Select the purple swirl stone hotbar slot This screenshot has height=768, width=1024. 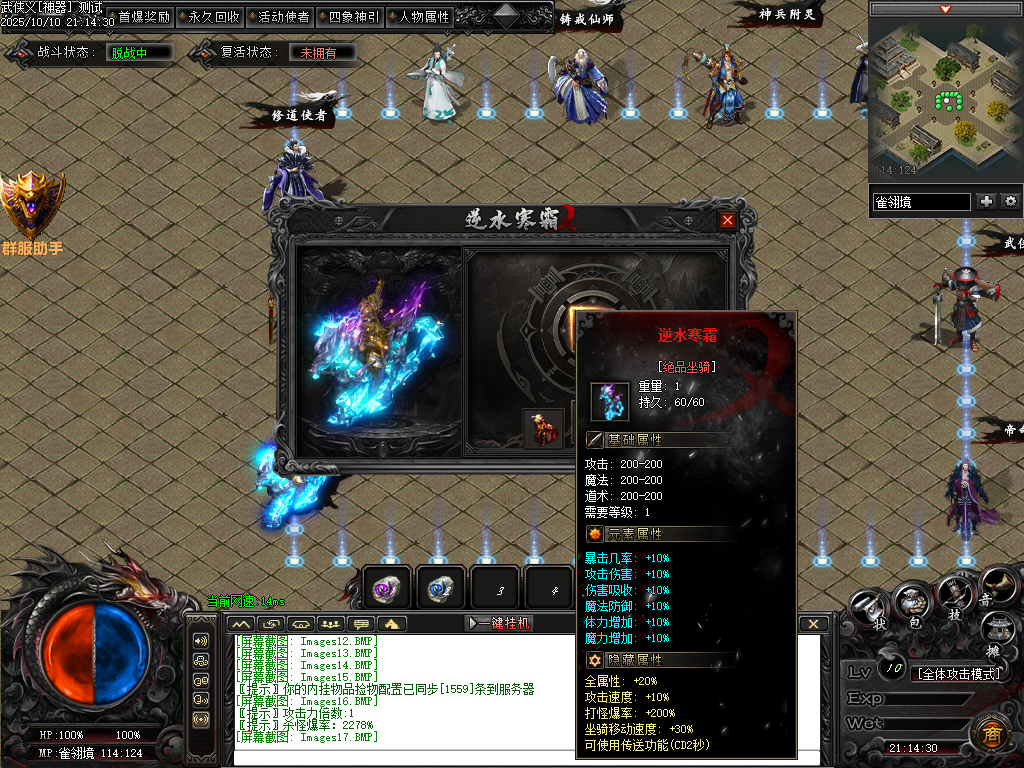click(x=388, y=589)
